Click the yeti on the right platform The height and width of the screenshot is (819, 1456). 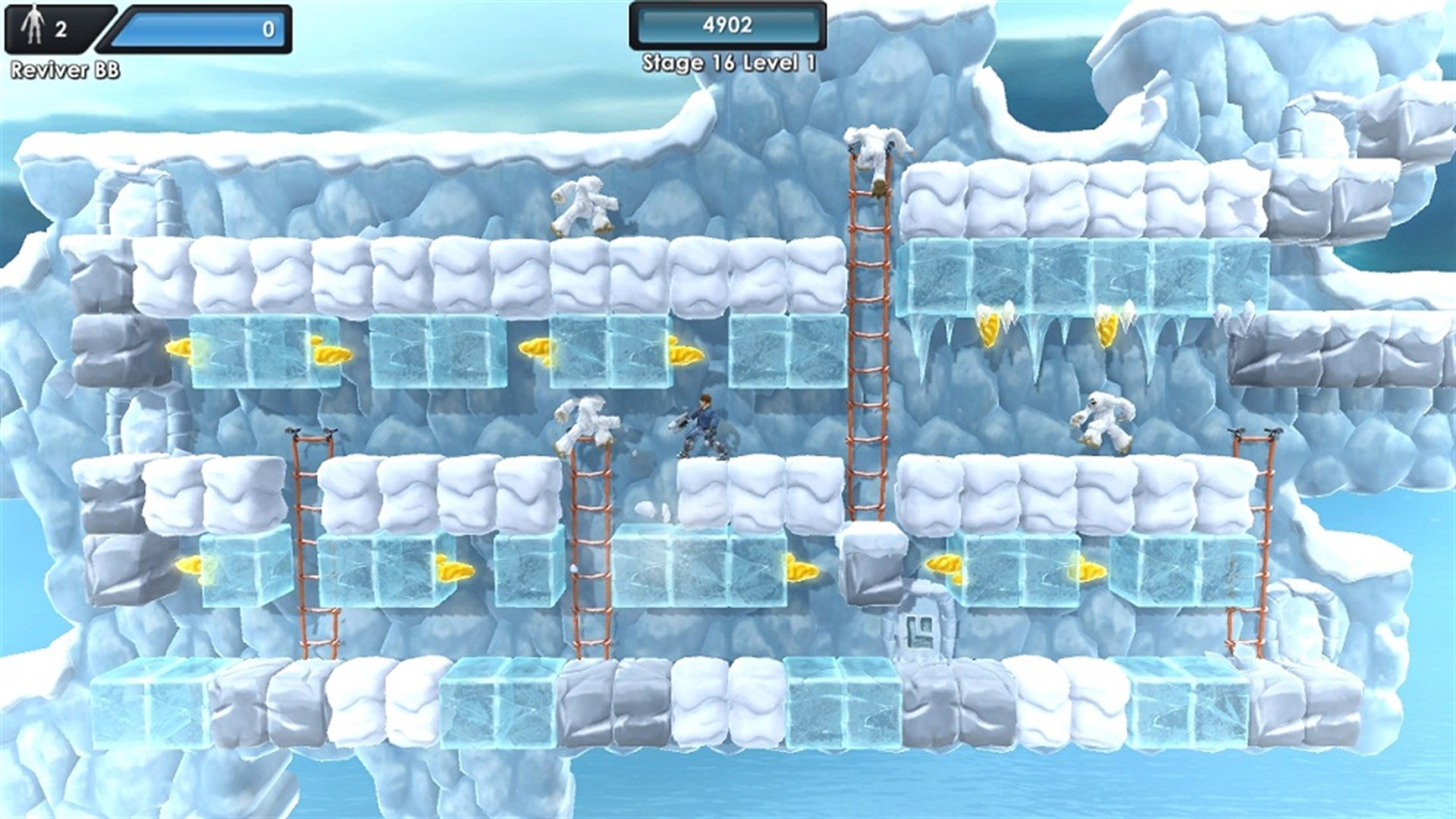[x=1103, y=421]
